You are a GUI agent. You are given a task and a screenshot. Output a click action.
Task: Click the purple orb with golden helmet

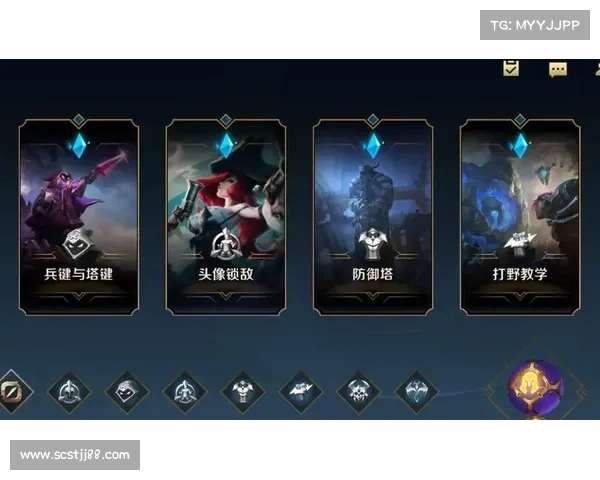click(535, 388)
